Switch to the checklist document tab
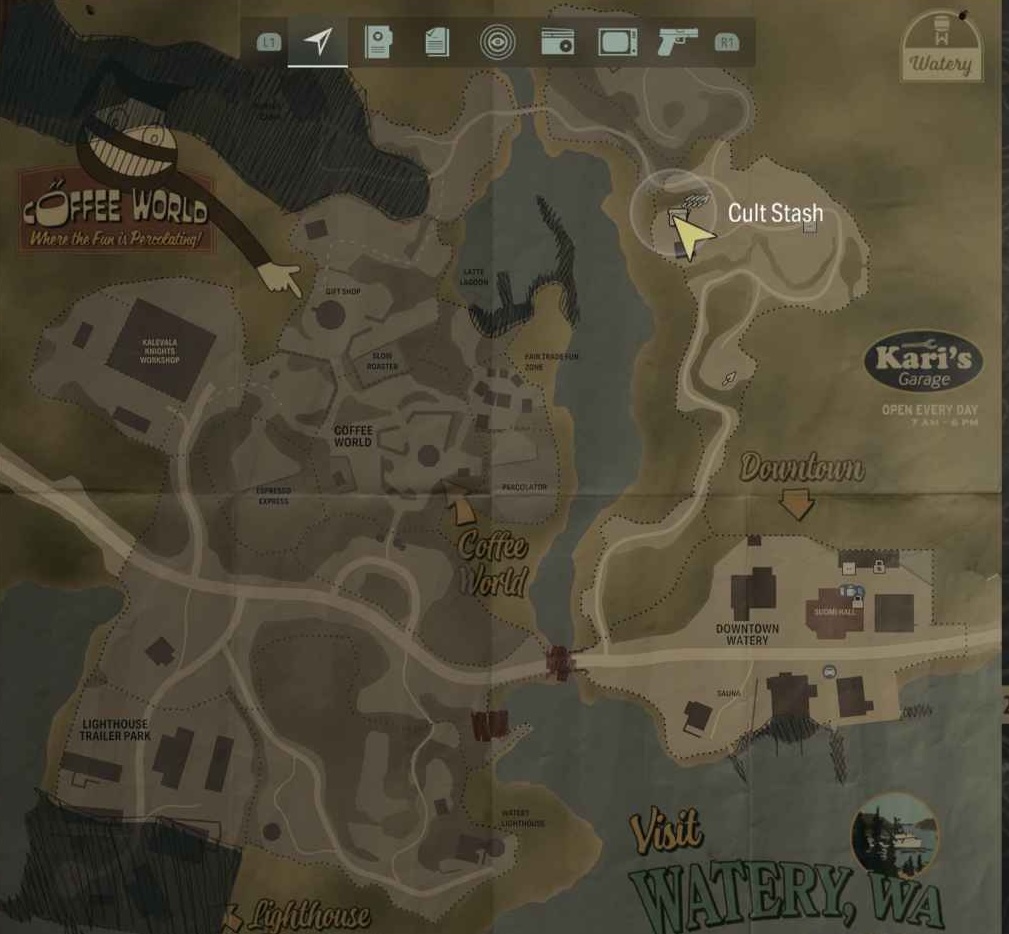This screenshot has height=934, width=1009. point(437,42)
